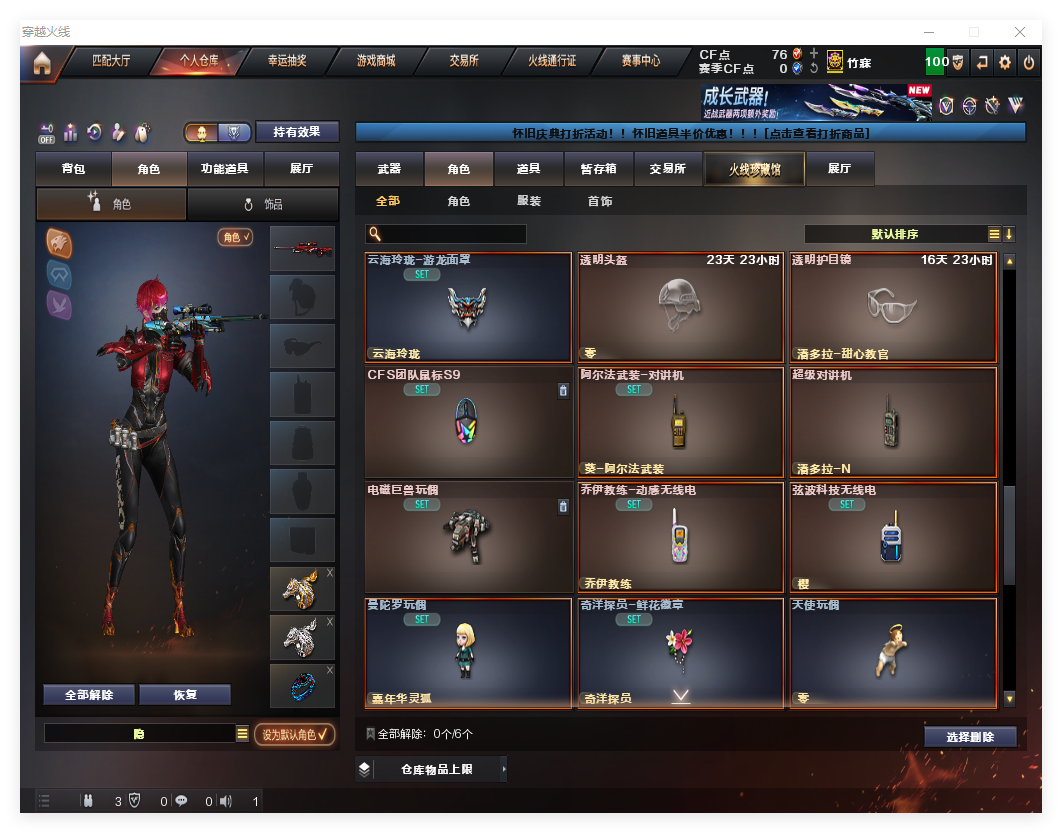
Task: Select the 首饰 sub-category filter
Action: [x=600, y=201]
